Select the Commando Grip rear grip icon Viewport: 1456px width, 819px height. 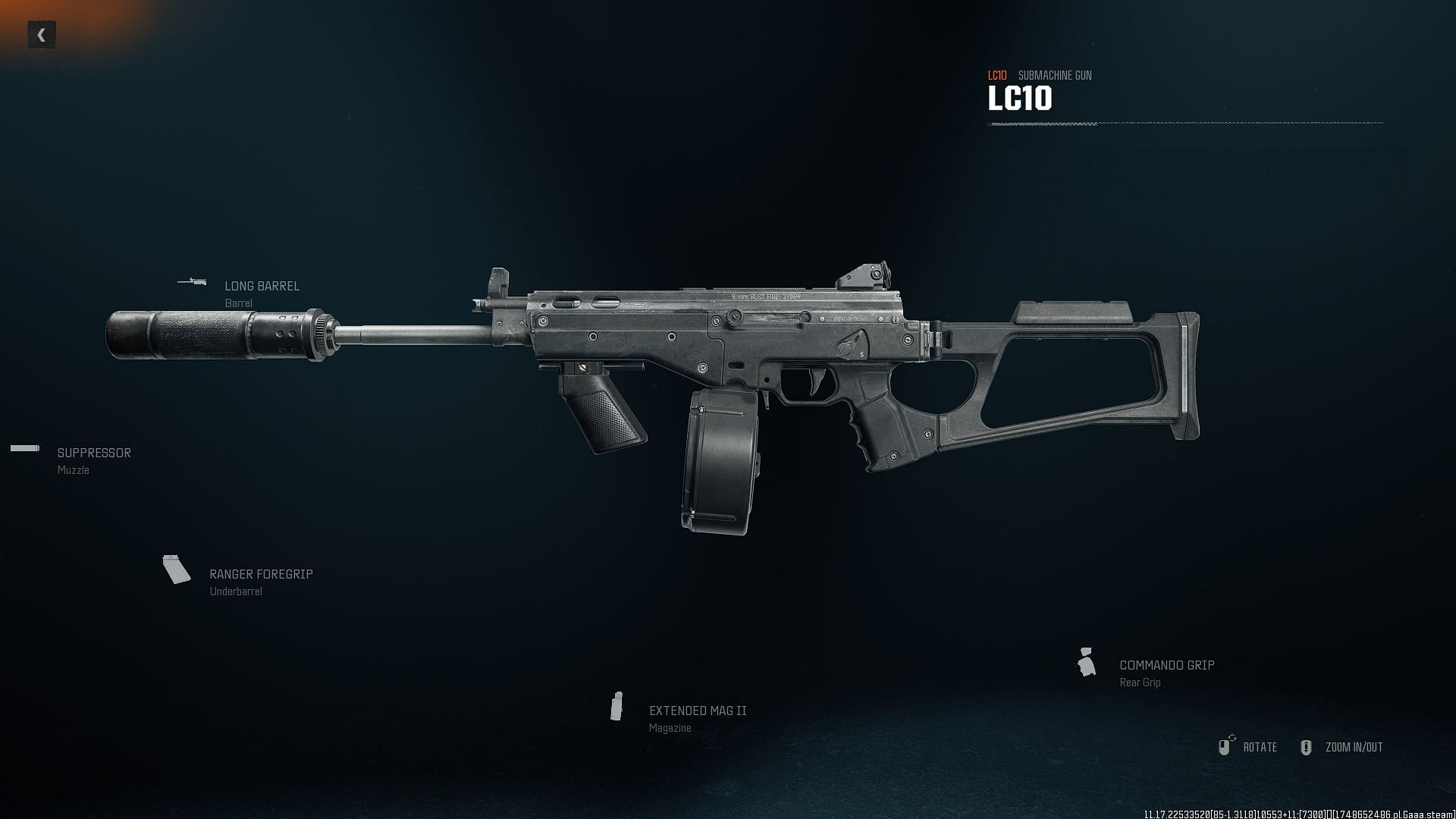1087,661
